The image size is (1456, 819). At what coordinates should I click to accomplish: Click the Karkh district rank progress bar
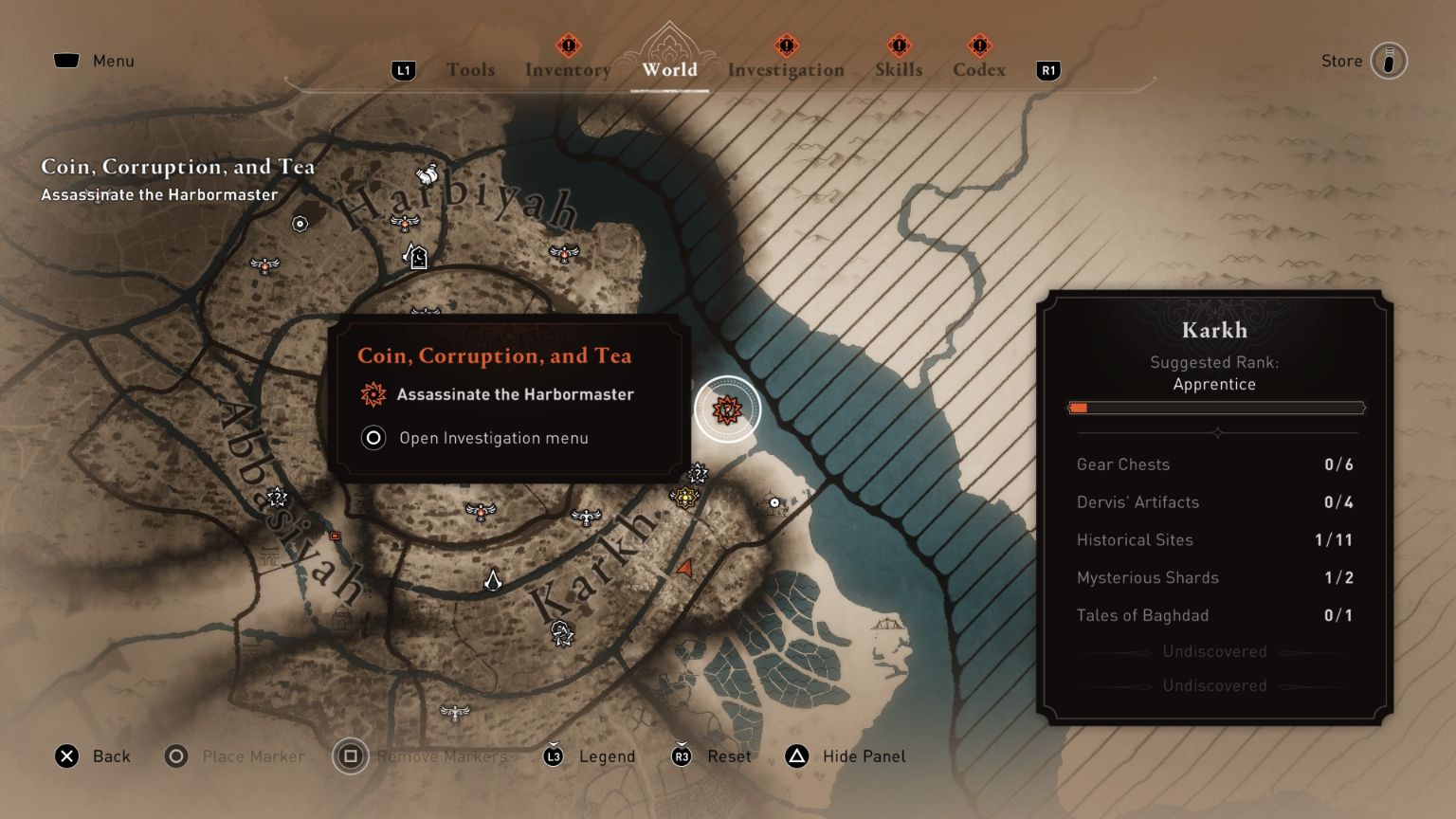click(1216, 408)
